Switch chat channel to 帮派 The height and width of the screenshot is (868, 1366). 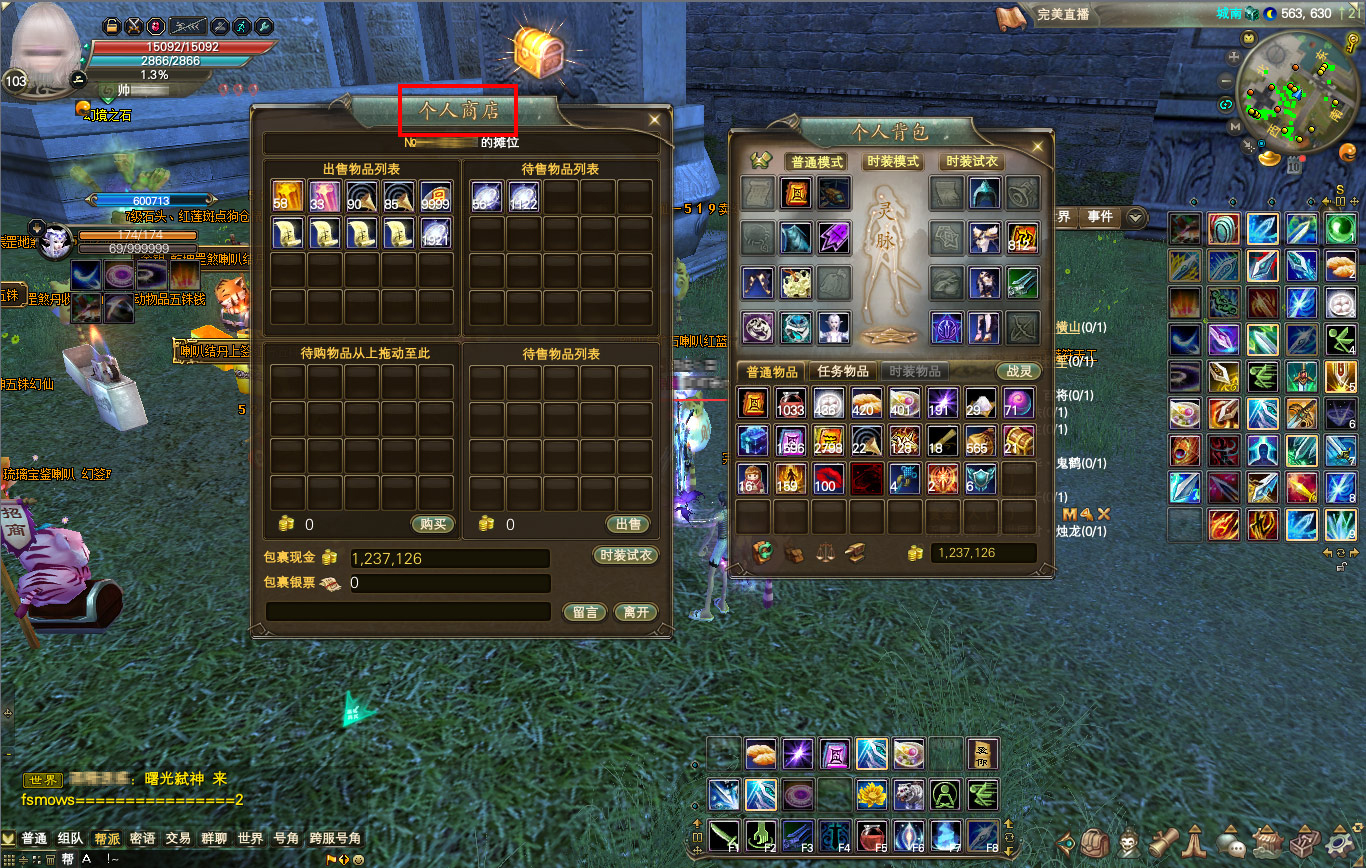pyautogui.click(x=107, y=838)
